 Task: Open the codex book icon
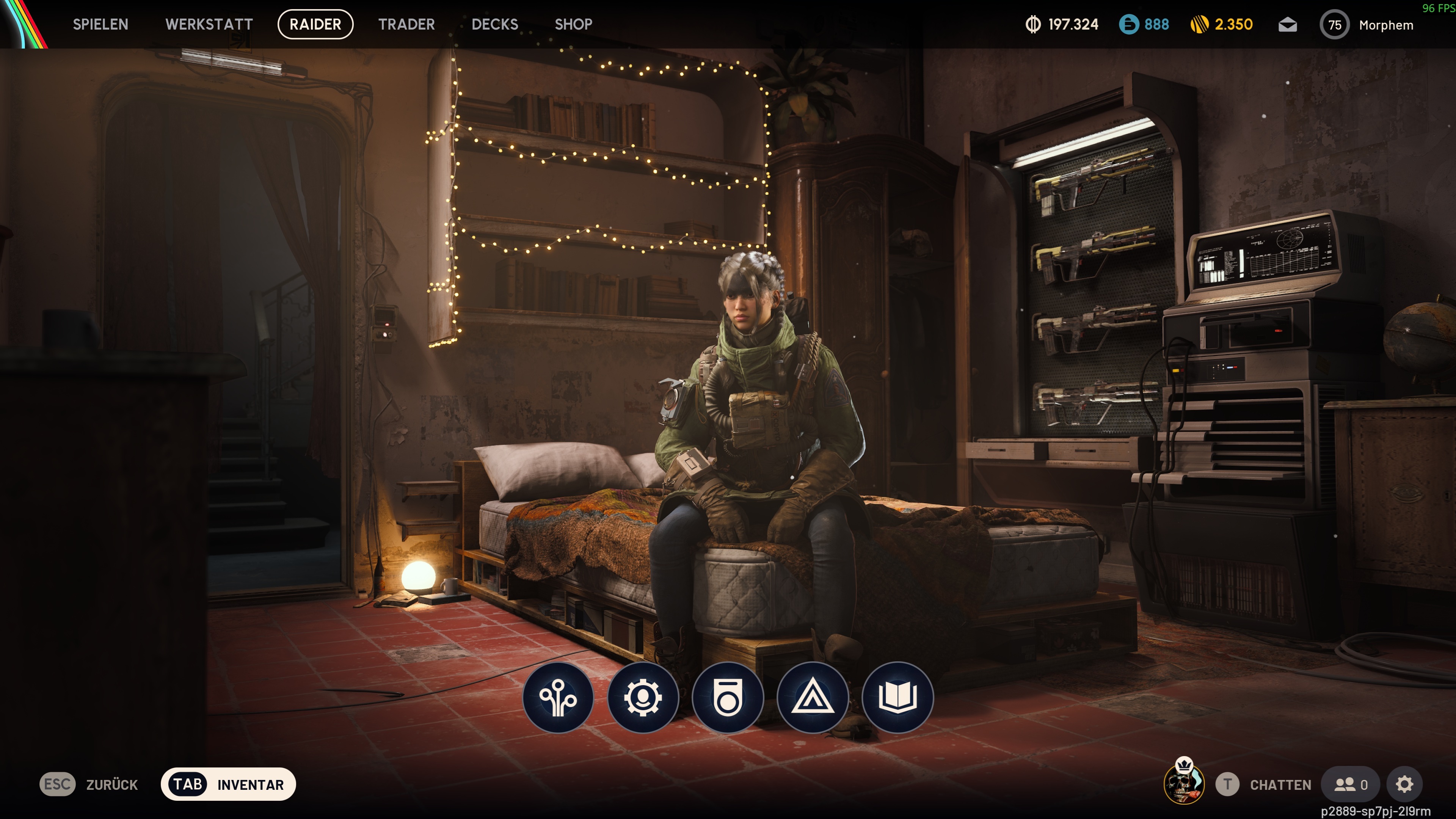click(897, 698)
